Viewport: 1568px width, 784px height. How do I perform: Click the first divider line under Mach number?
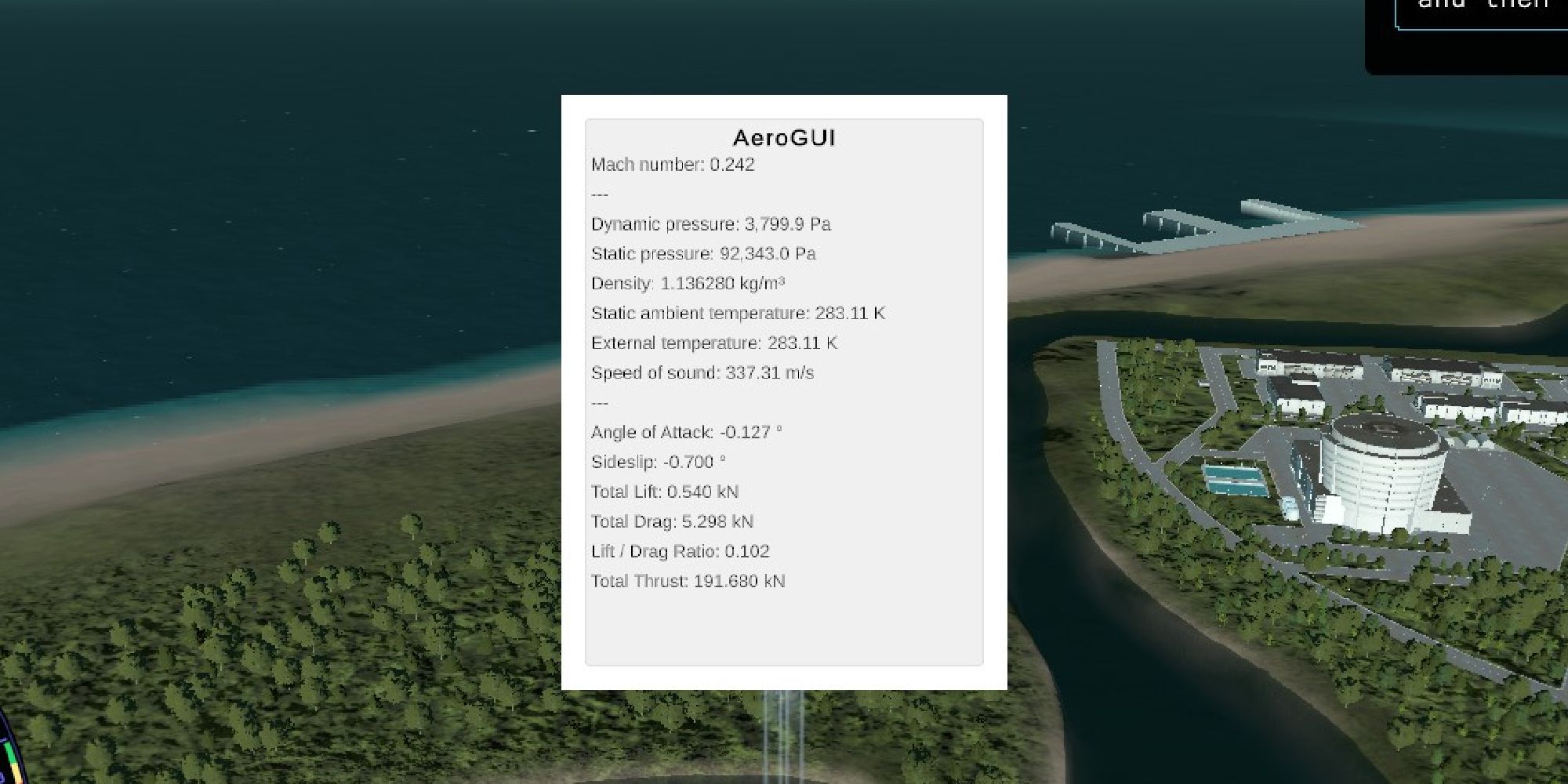pyautogui.click(x=599, y=194)
